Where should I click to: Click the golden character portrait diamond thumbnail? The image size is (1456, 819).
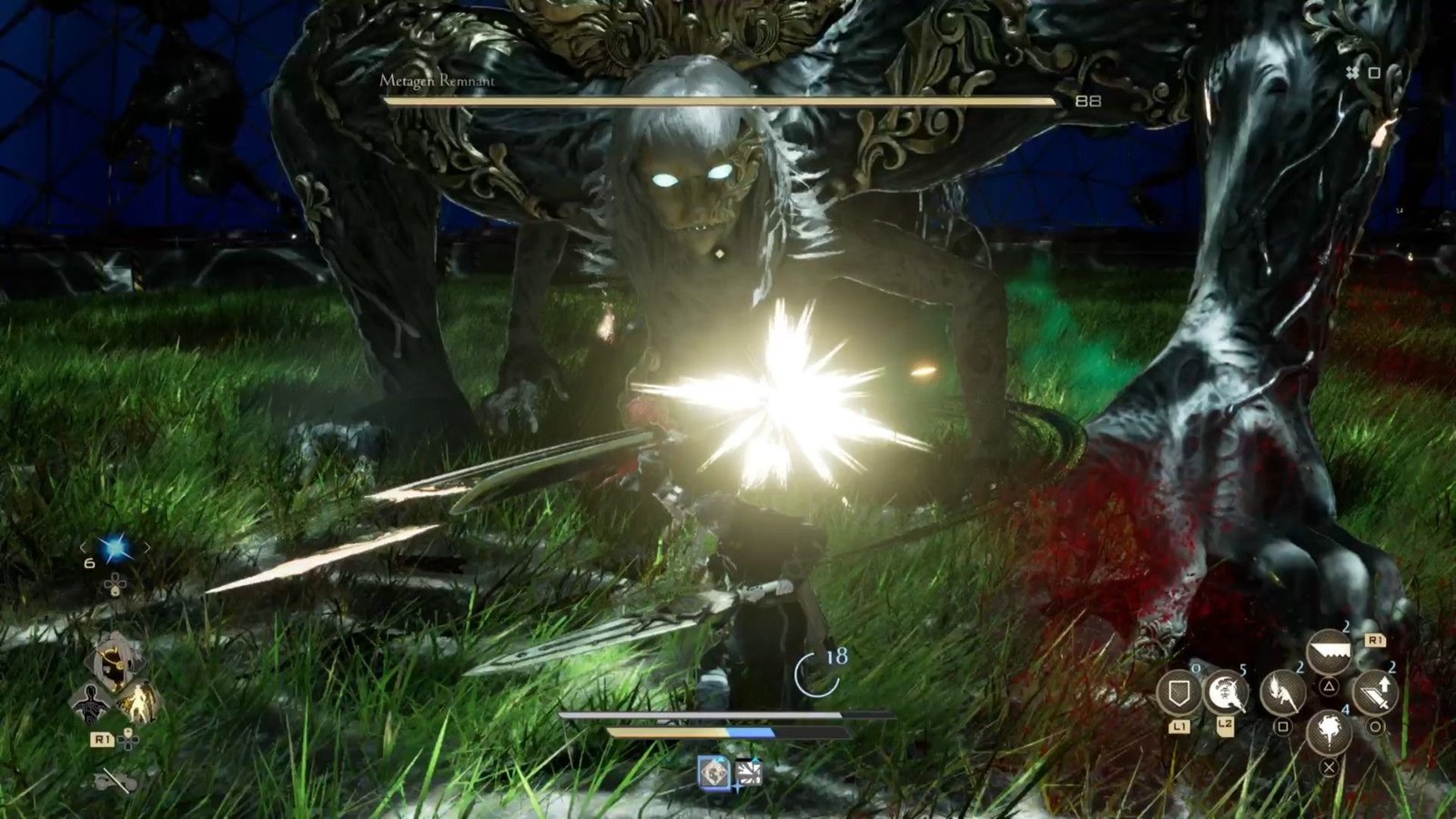point(113,661)
